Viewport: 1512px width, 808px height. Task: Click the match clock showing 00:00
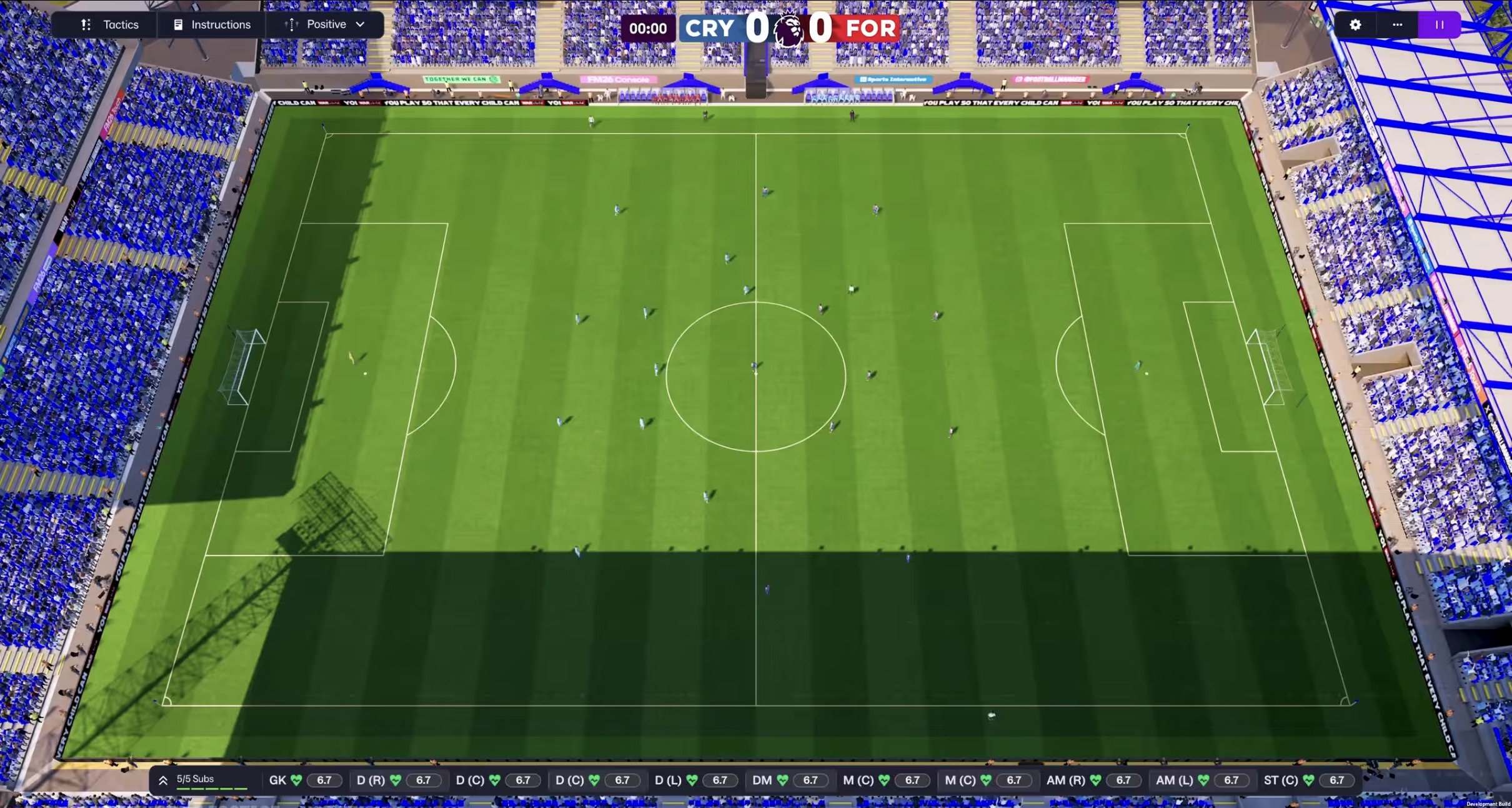(x=649, y=28)
